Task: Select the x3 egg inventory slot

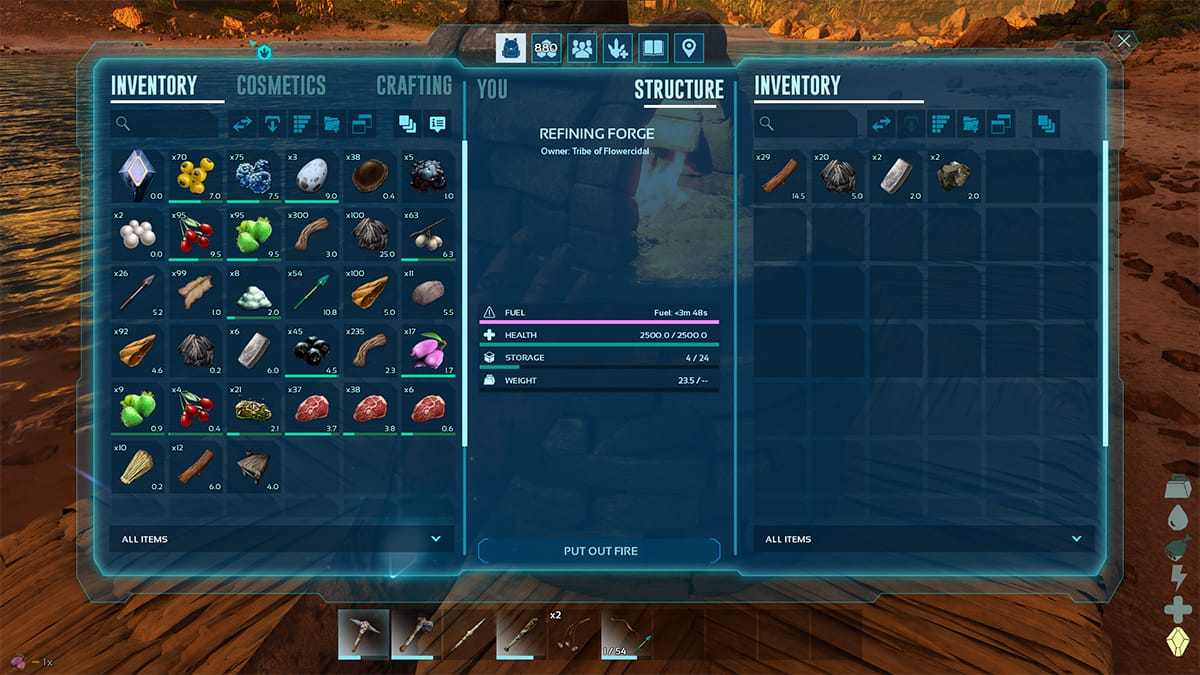Action: pyautogui.click(x=312, y=176)
